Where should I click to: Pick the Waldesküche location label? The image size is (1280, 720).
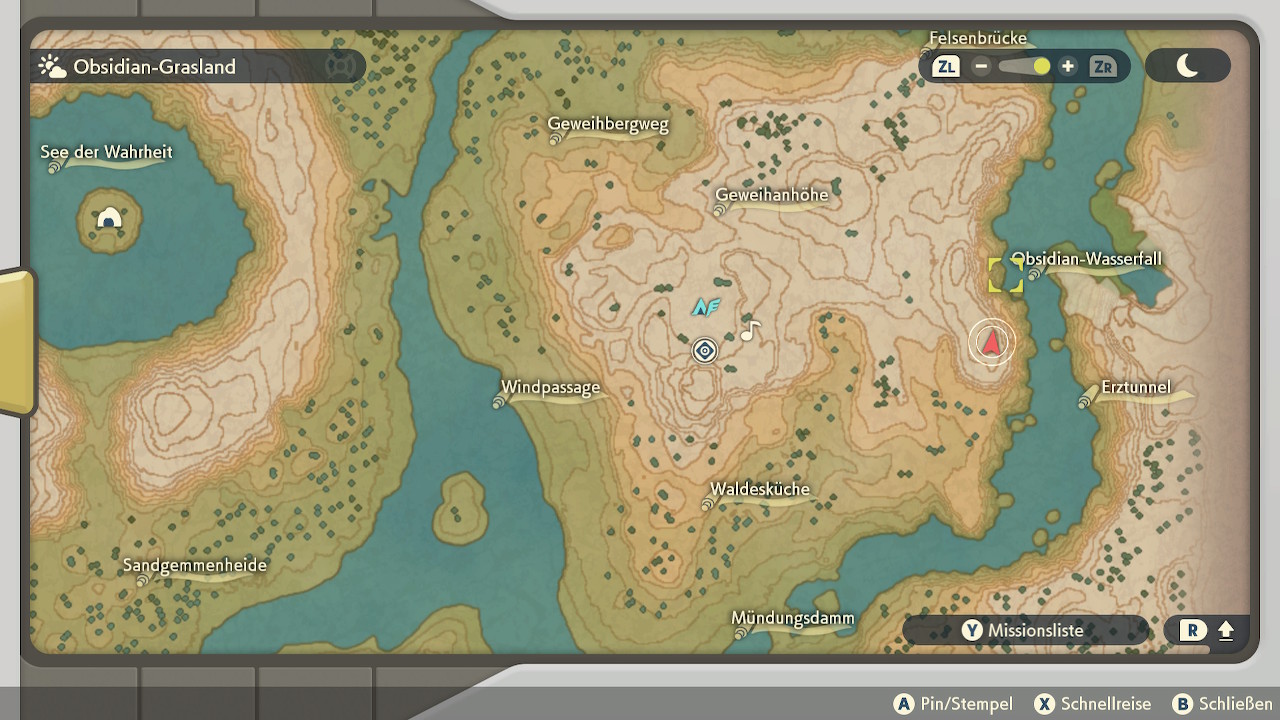coord(760,490)
